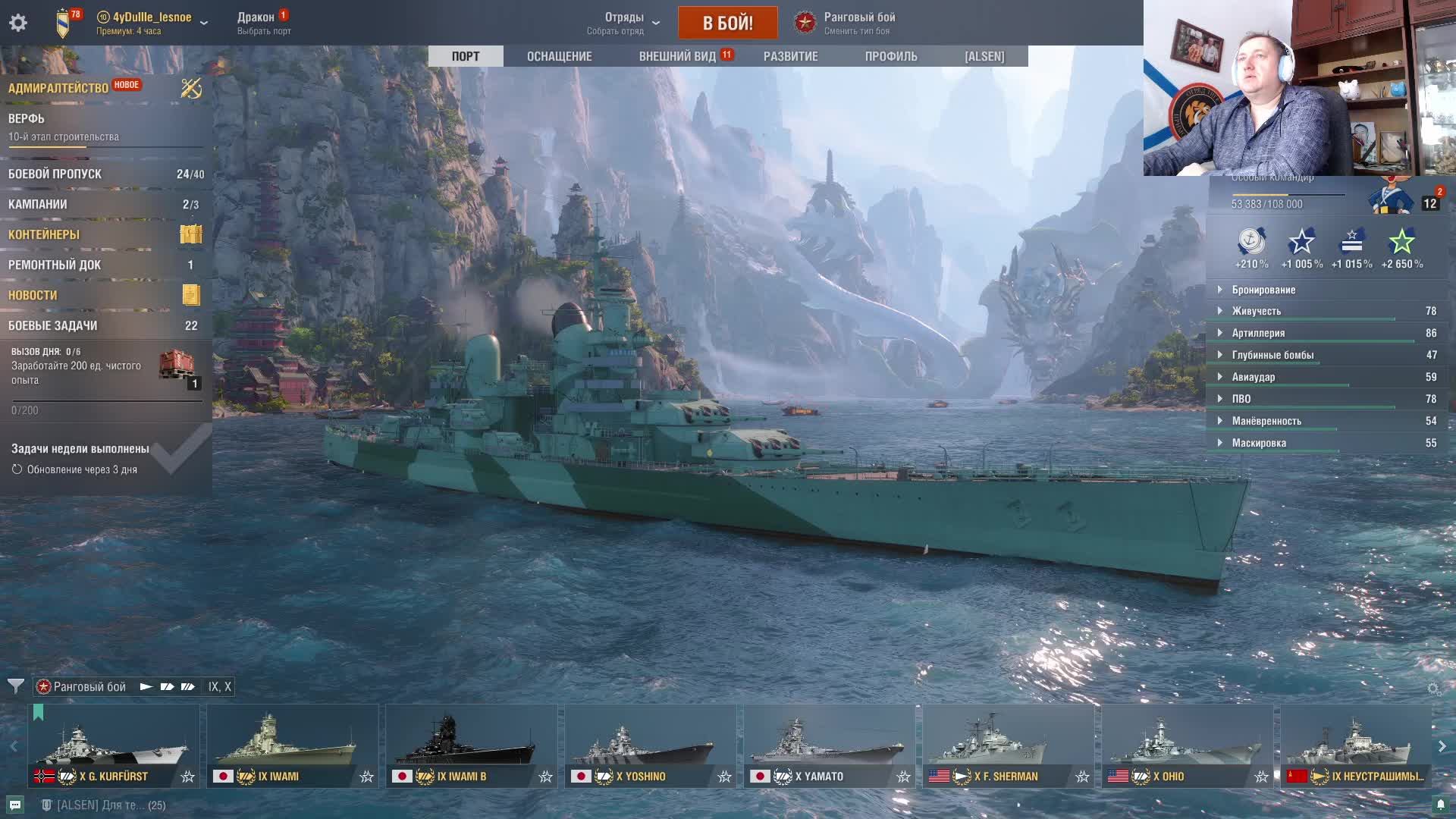Open the ВЕРФЬ shipyard entry

click(27, 119)
